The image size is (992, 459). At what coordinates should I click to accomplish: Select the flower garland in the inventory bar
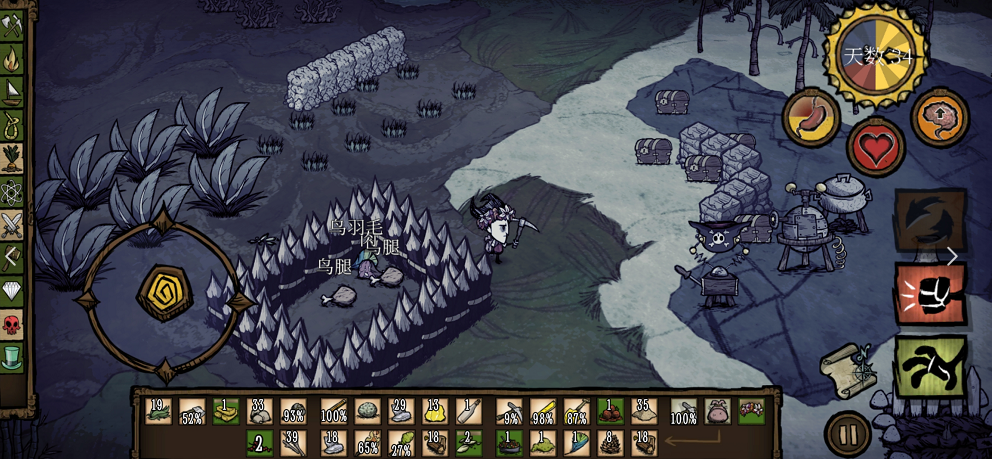point(751,410)
